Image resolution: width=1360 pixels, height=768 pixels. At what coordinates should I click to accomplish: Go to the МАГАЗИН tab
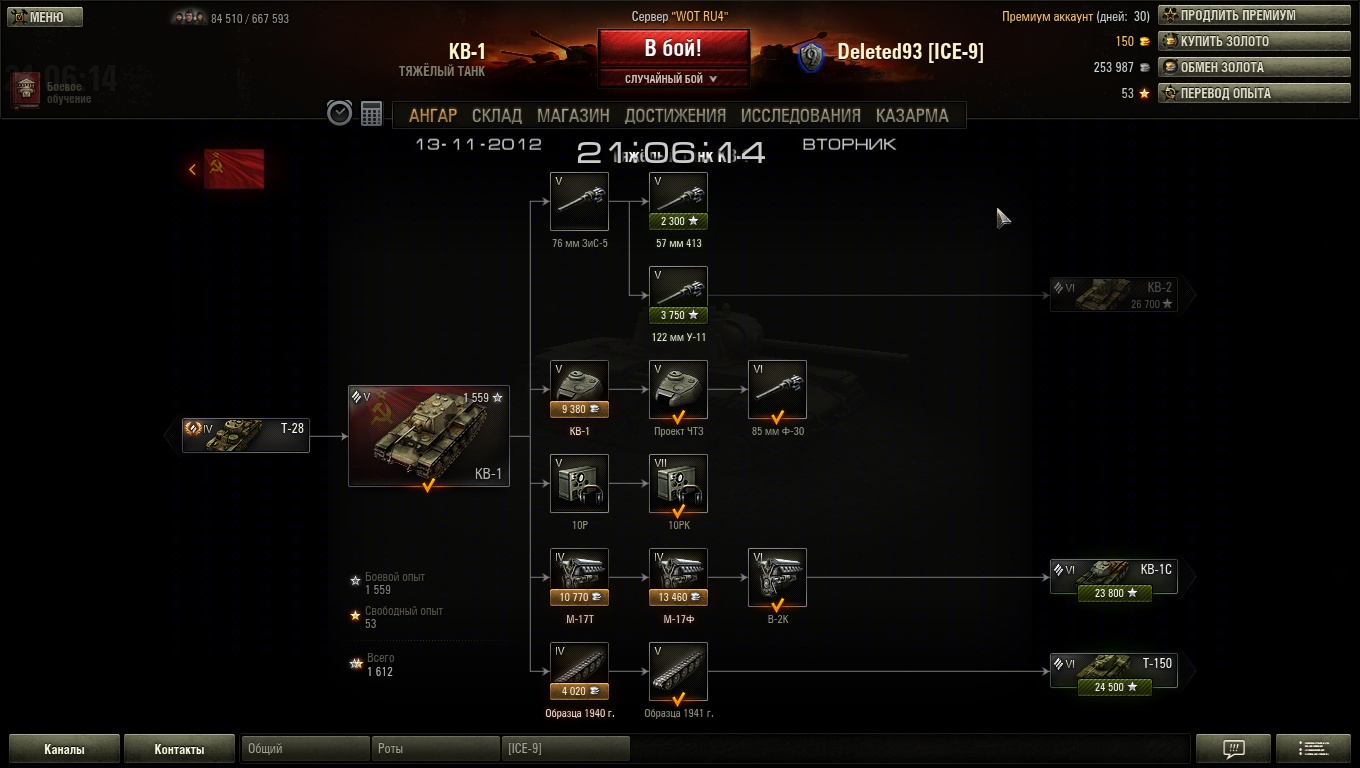click(573, 115)
